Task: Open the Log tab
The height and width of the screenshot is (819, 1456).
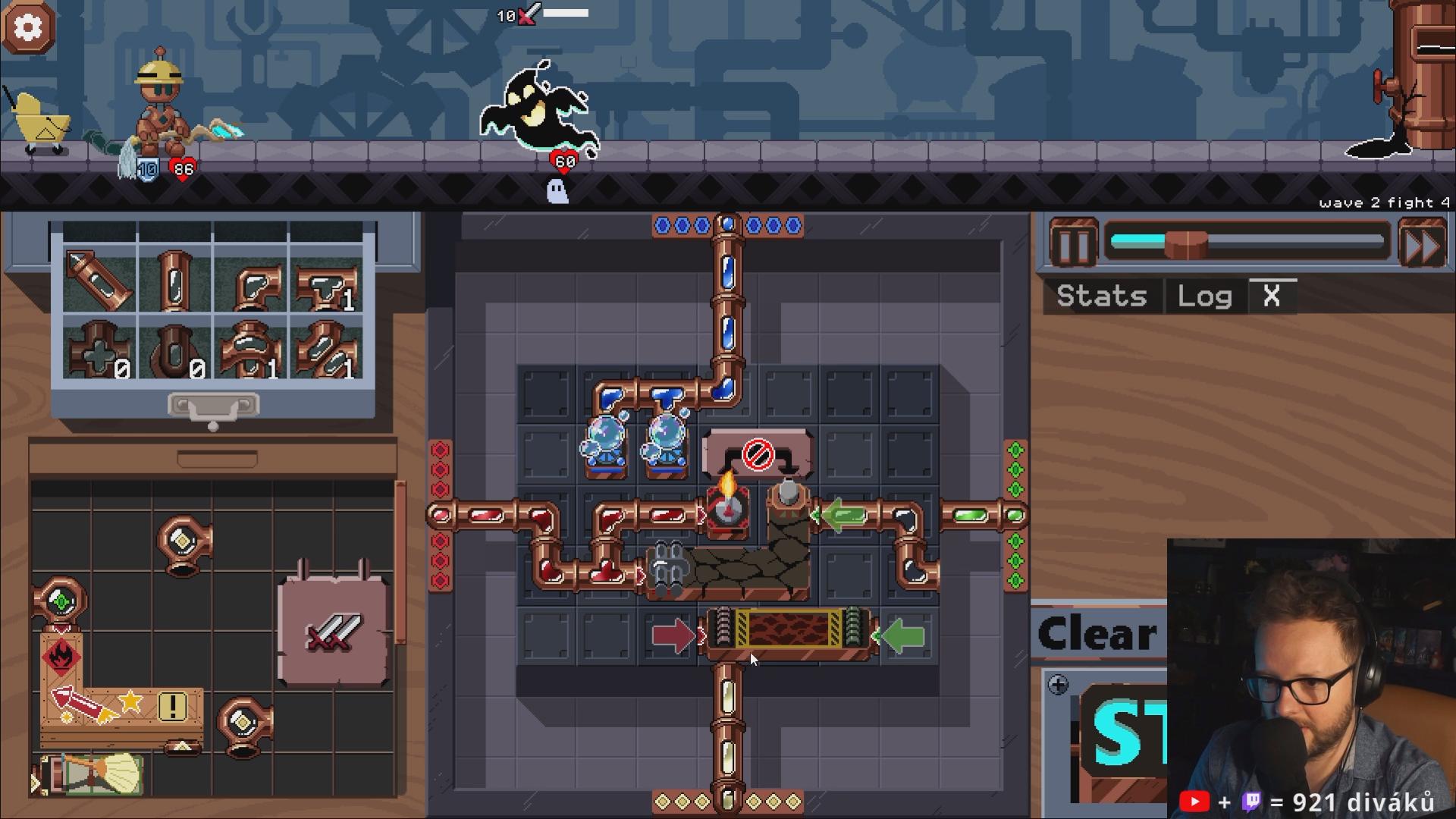Action: coord(1204,296)
